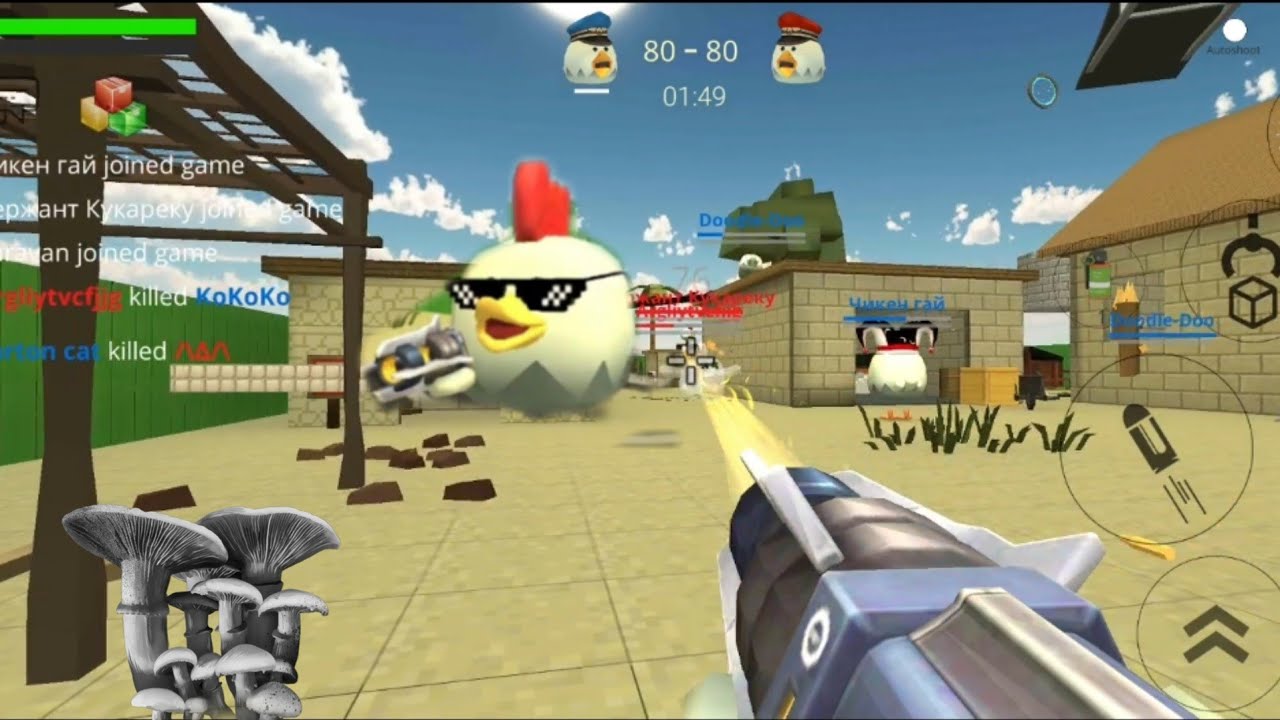Viewport: 1280px width, 720px height.
Task: Activate the claw and cube grab button
Action: (1250, 283)
